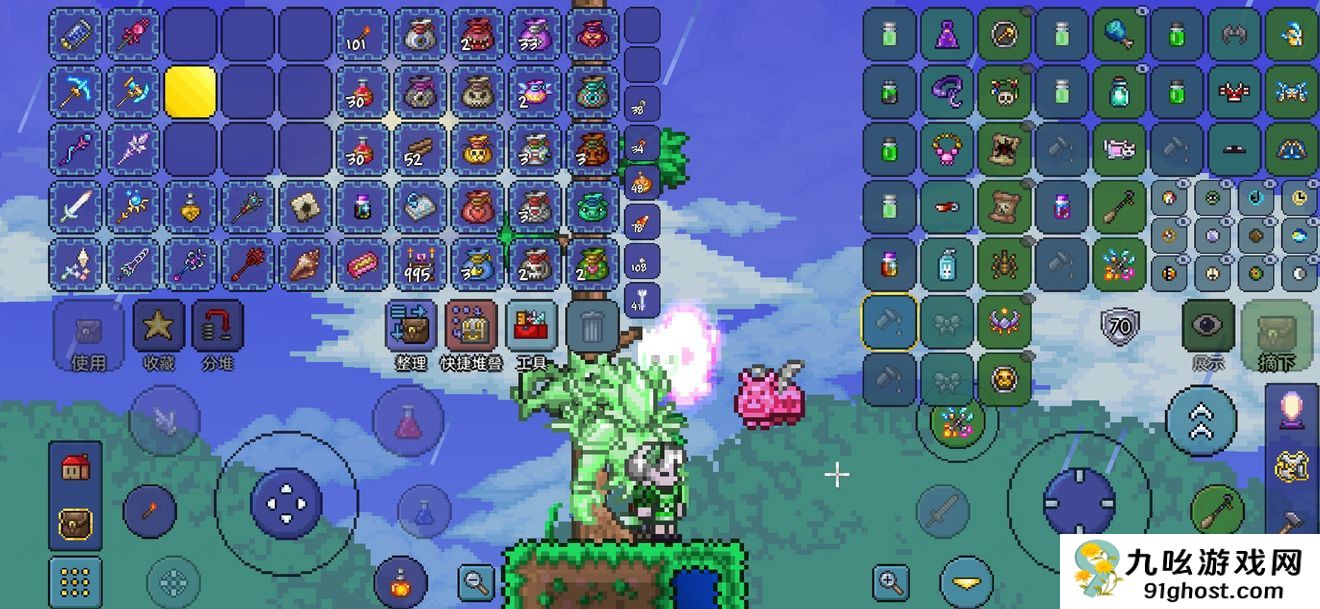Zoom out with the minus magnifier button
The width and height of the screenshot is (1320, 609).
tap(476, 579)
